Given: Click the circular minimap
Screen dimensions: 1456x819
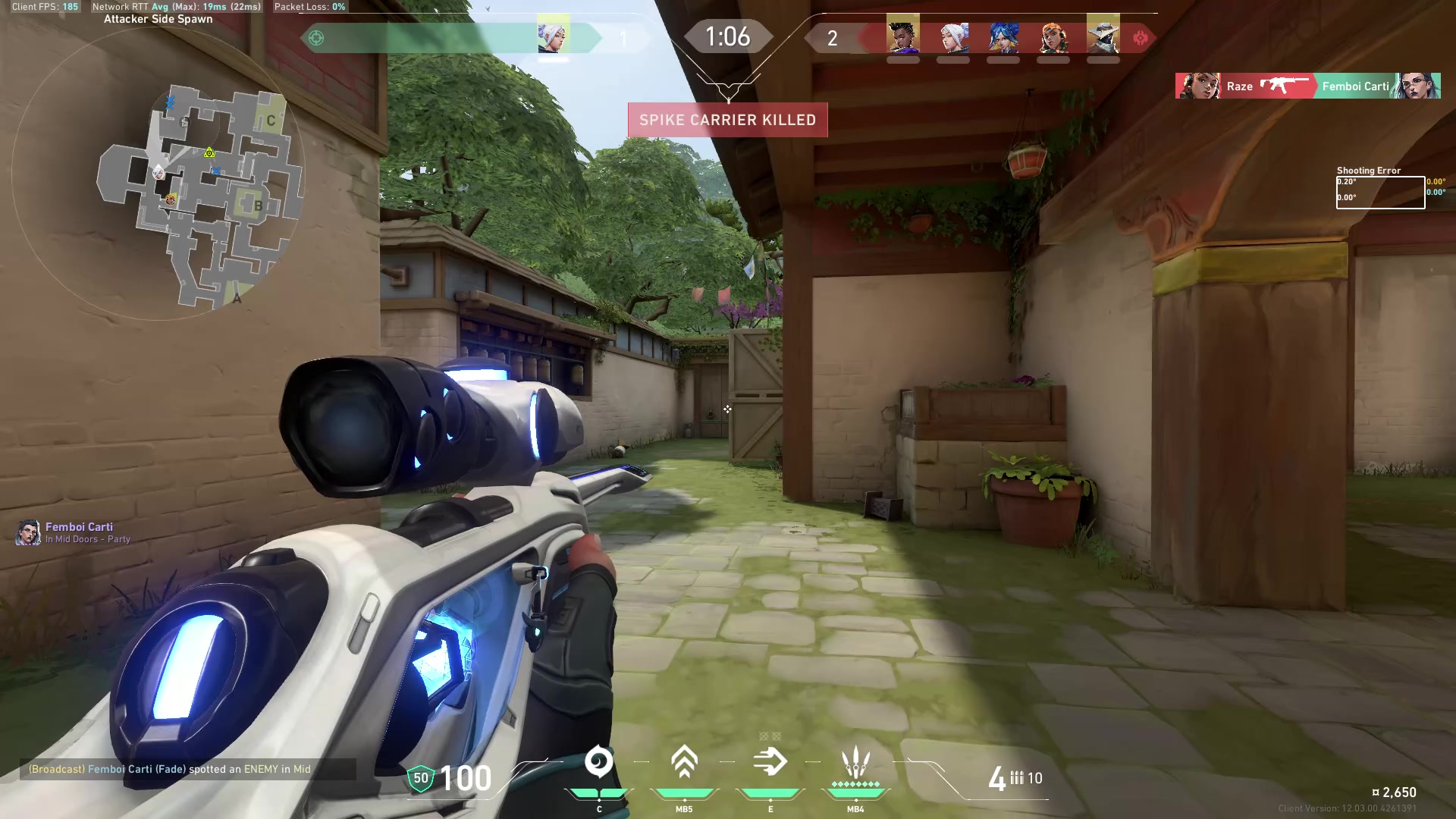Looking at the screenshot, I should coord(158,173).
